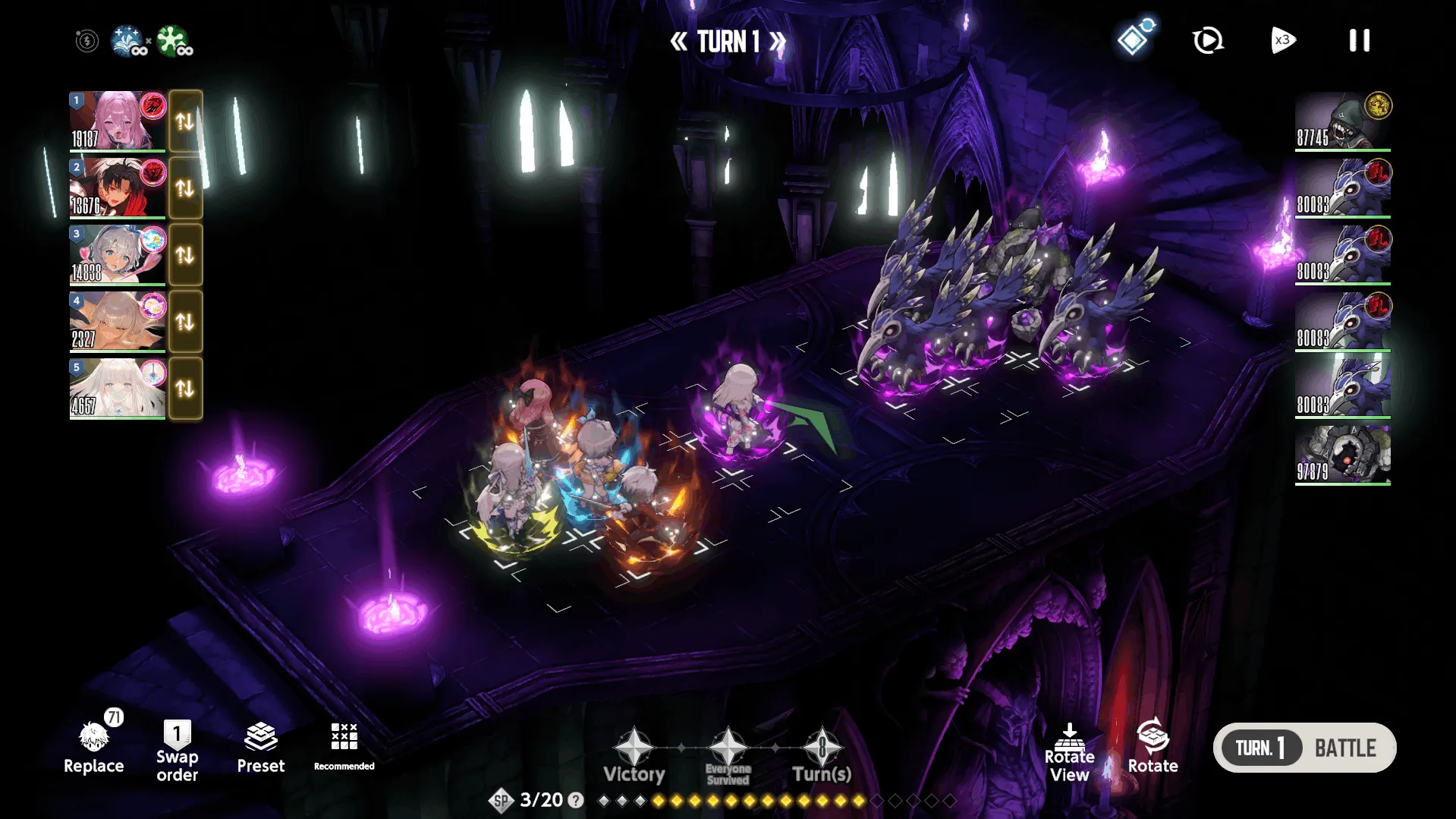Select the Swap order button
Screen dimensions: 1456x819
177,751
